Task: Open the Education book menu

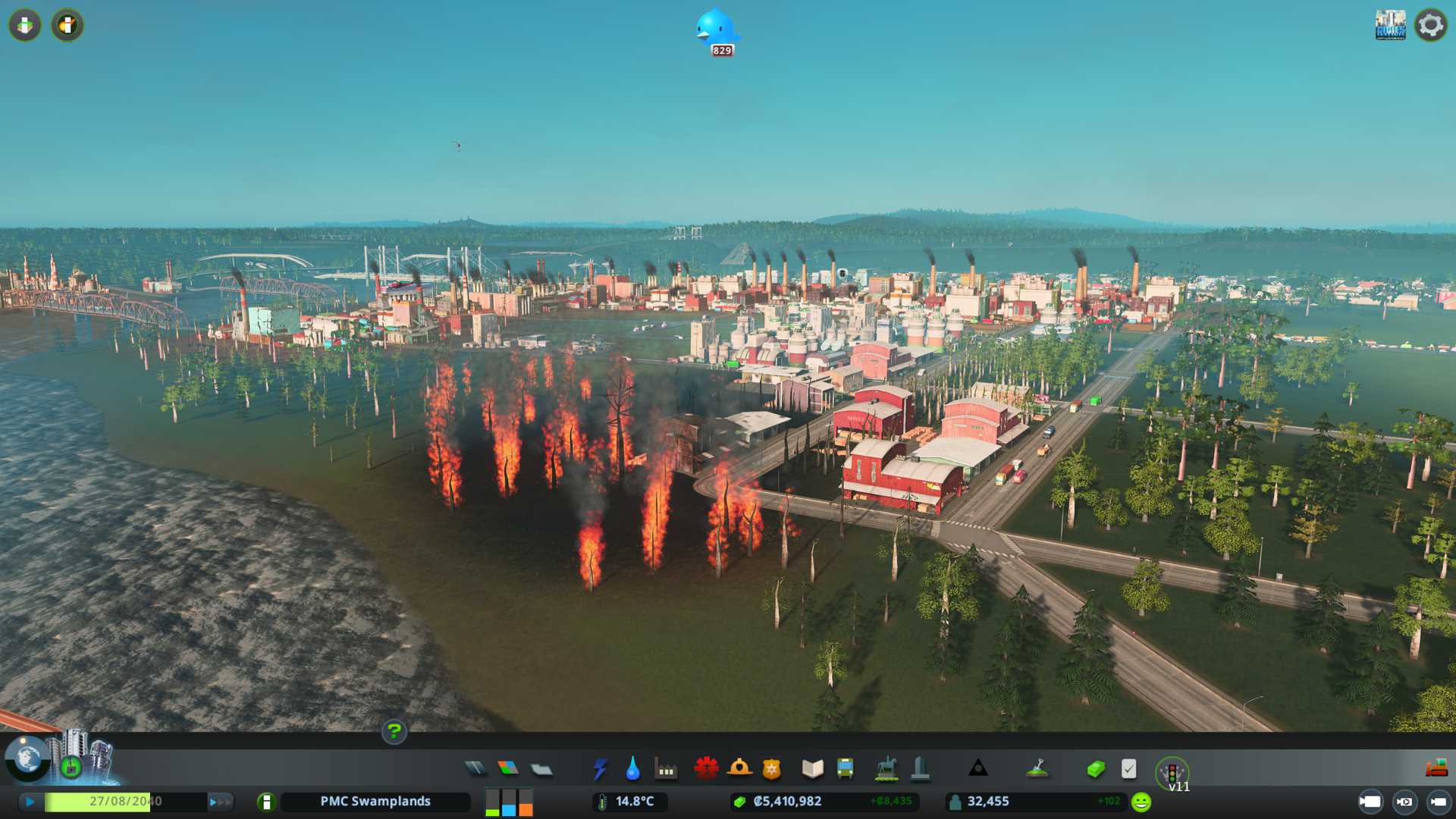Action: click(x=812, y=769)
